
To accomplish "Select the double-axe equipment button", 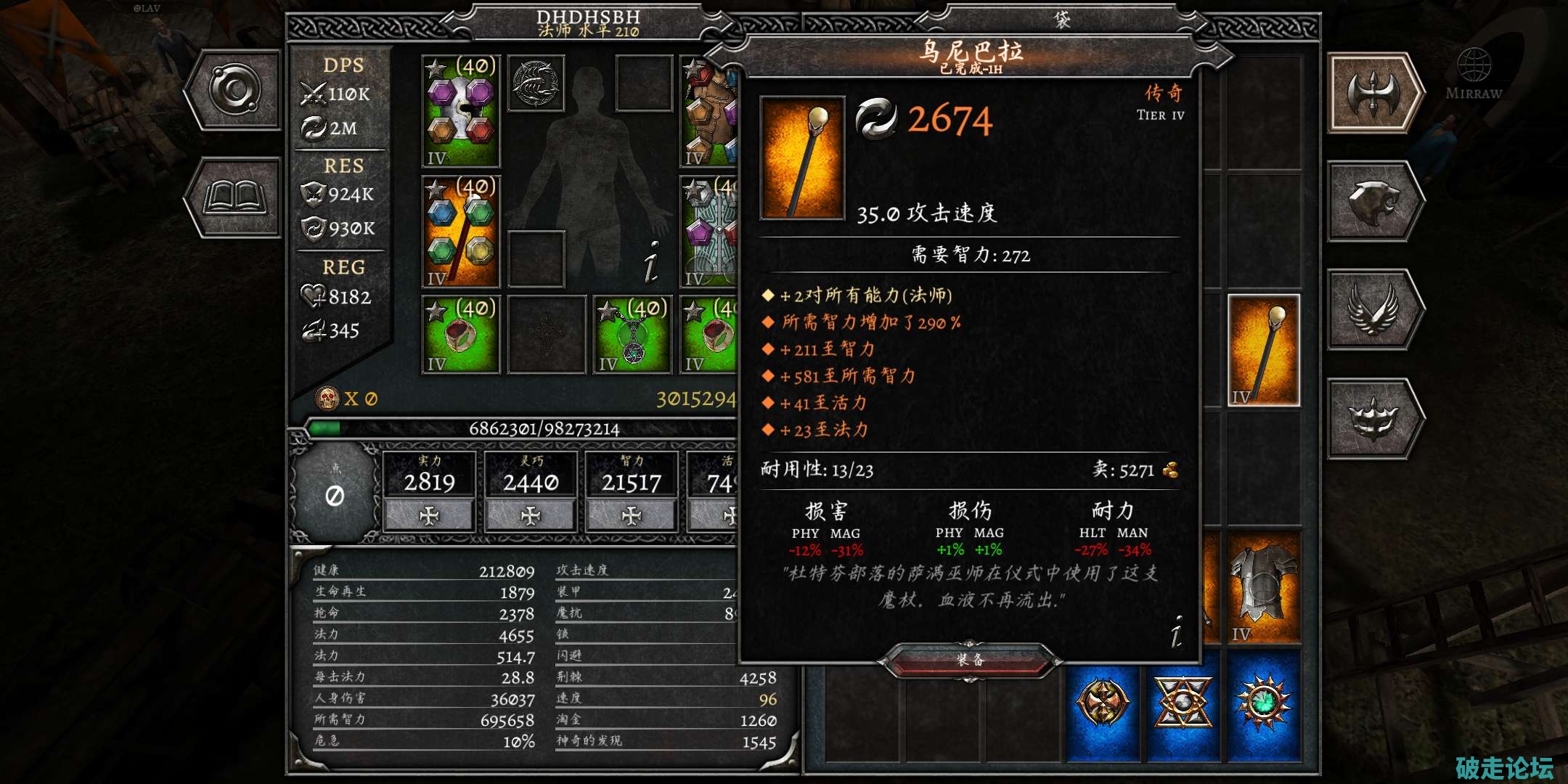I will [1374, 93].
